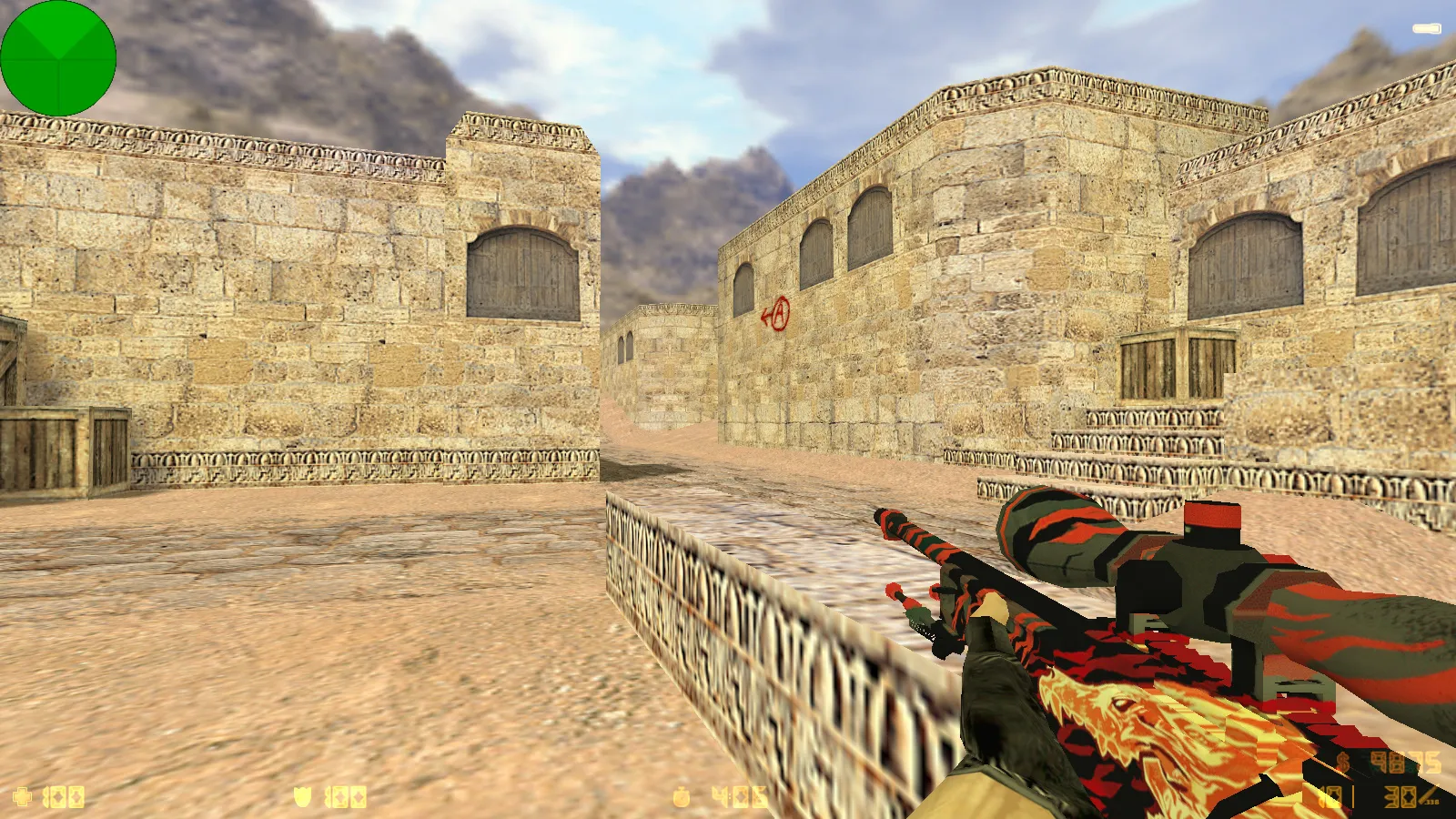Click the green circular radar
The image size is (1456, 819).
click(58, 58)
